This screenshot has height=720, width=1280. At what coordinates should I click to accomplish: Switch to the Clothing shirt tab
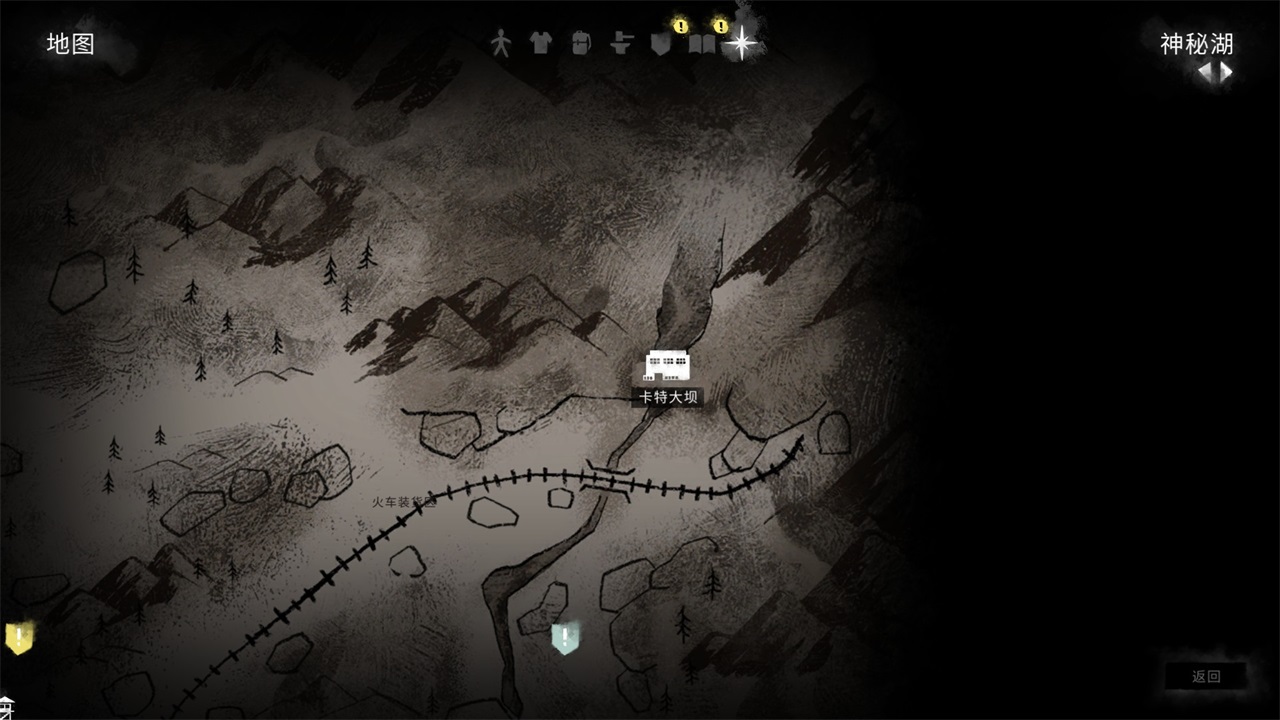[540, 43]
